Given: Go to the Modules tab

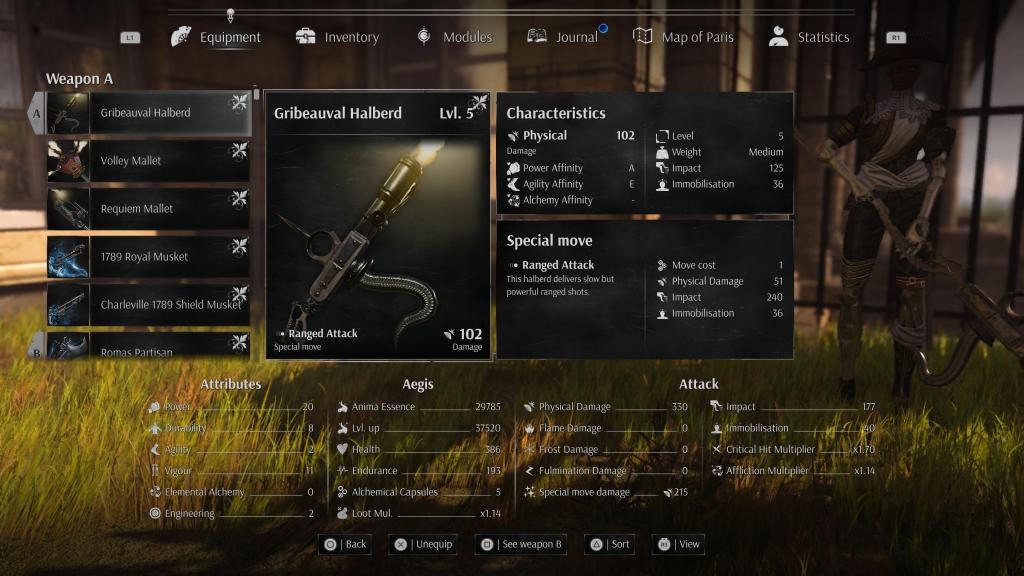Looking at the screenshot, I should [x=455, y=37].
